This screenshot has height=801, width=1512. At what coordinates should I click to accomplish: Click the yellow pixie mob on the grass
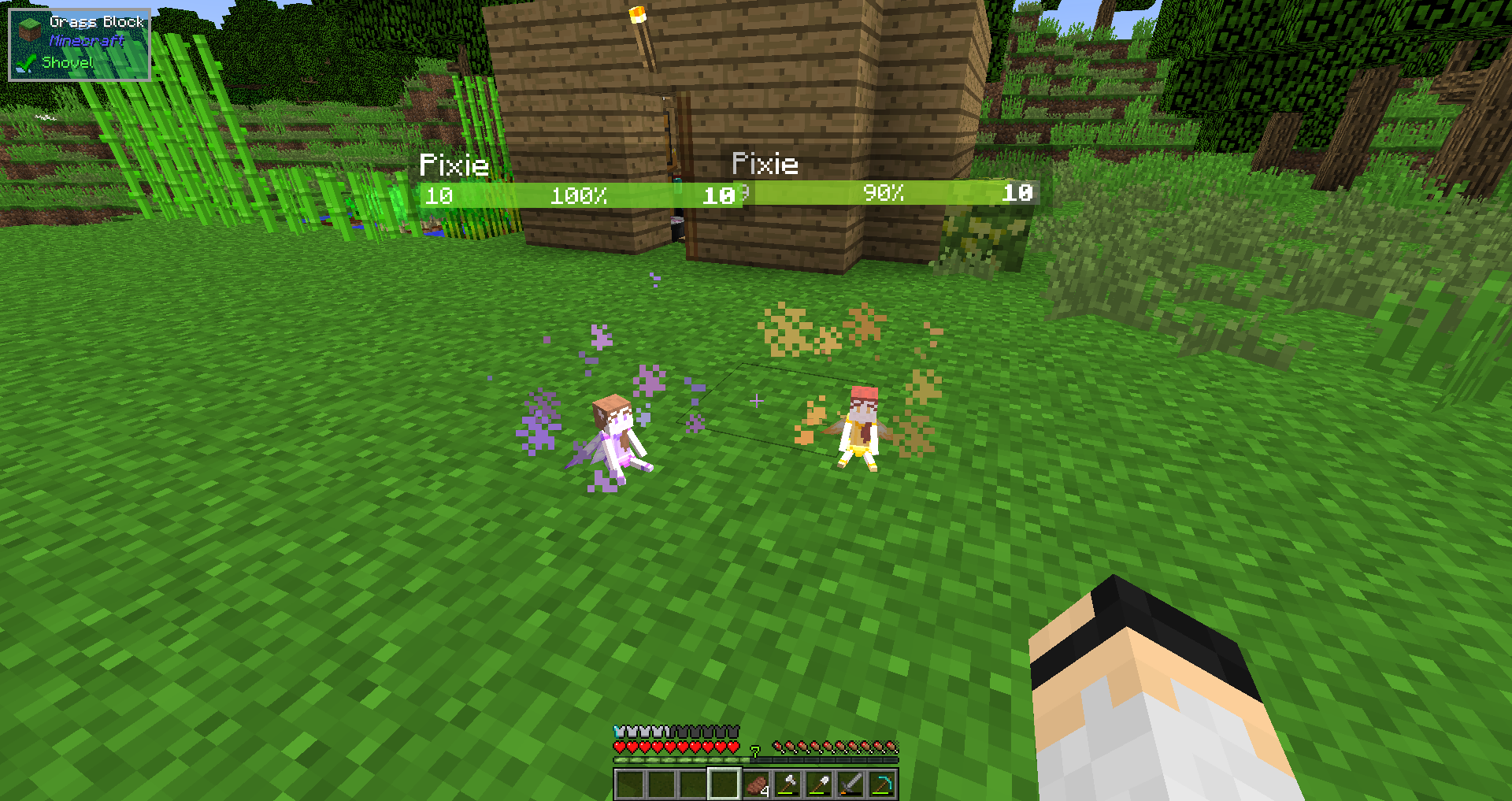[x=858, y=433]
